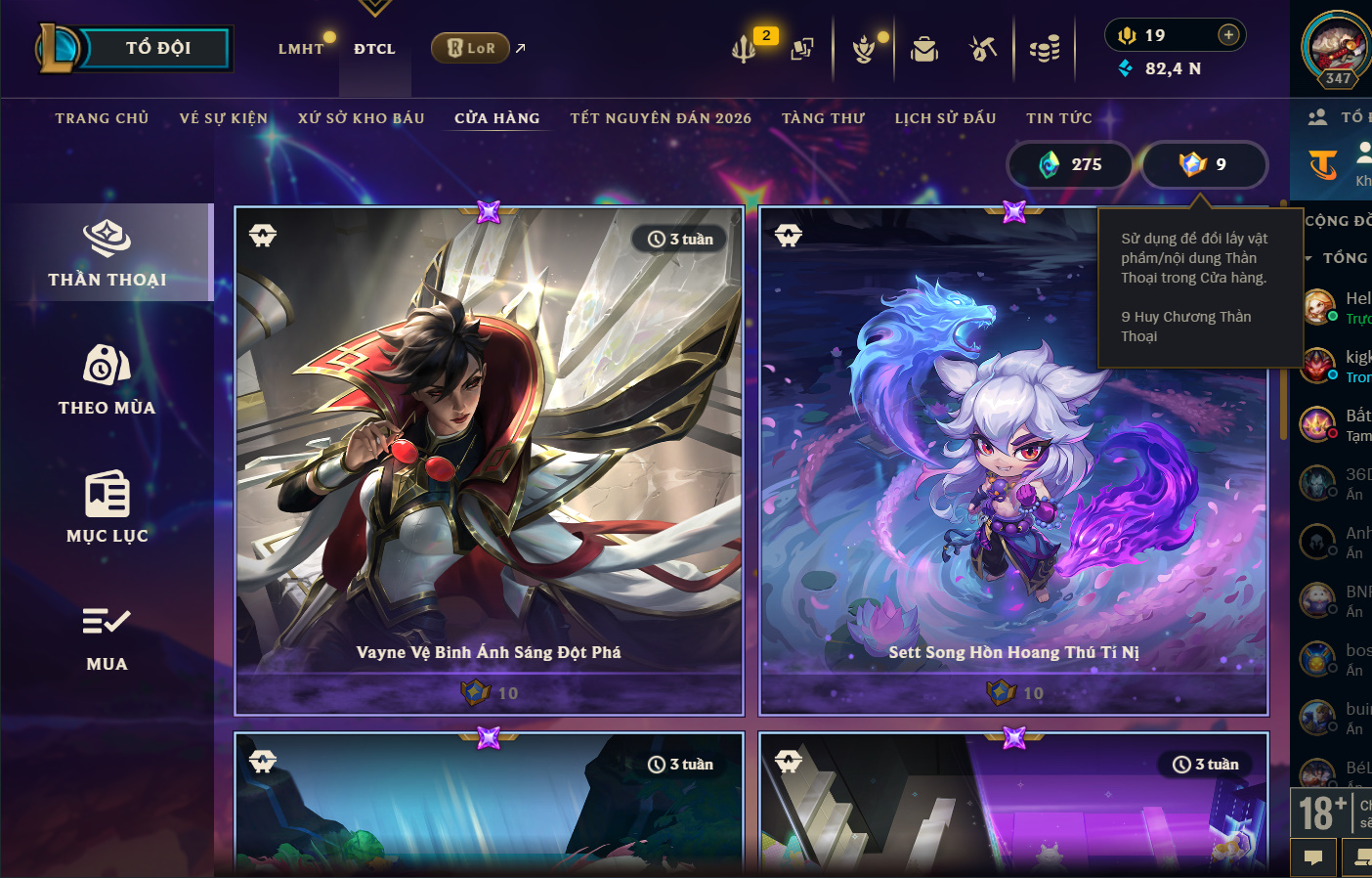Open the TÀNG THƯ tab
The image size is (1372, 878).
tap(823, 118)
